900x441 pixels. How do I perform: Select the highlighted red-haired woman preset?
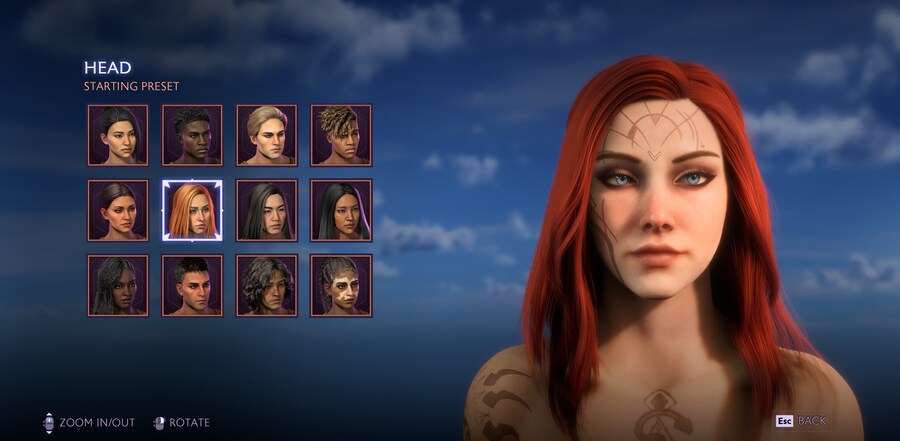point(192,210)
